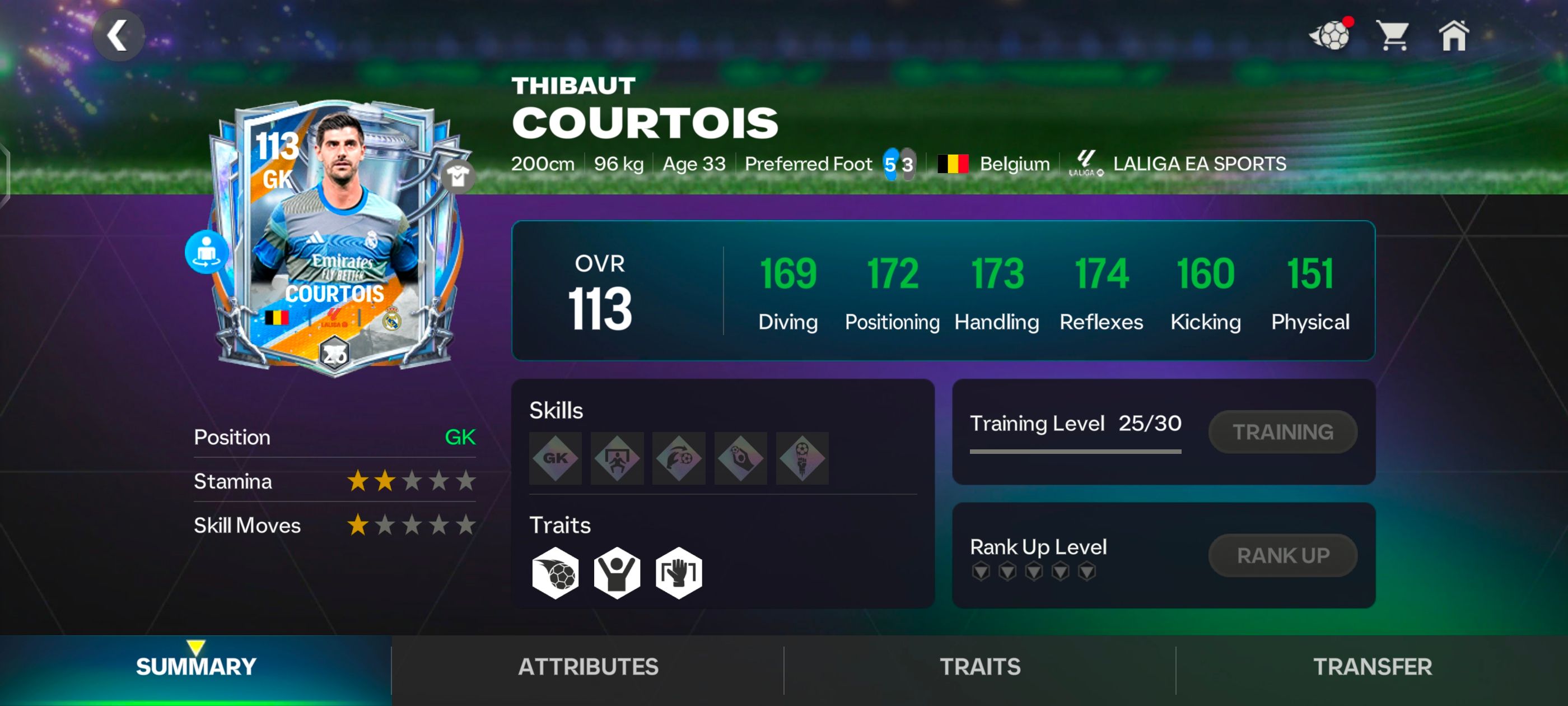Inspect the flaming ball trait
1568x706 pixels.
click(555, 573)
